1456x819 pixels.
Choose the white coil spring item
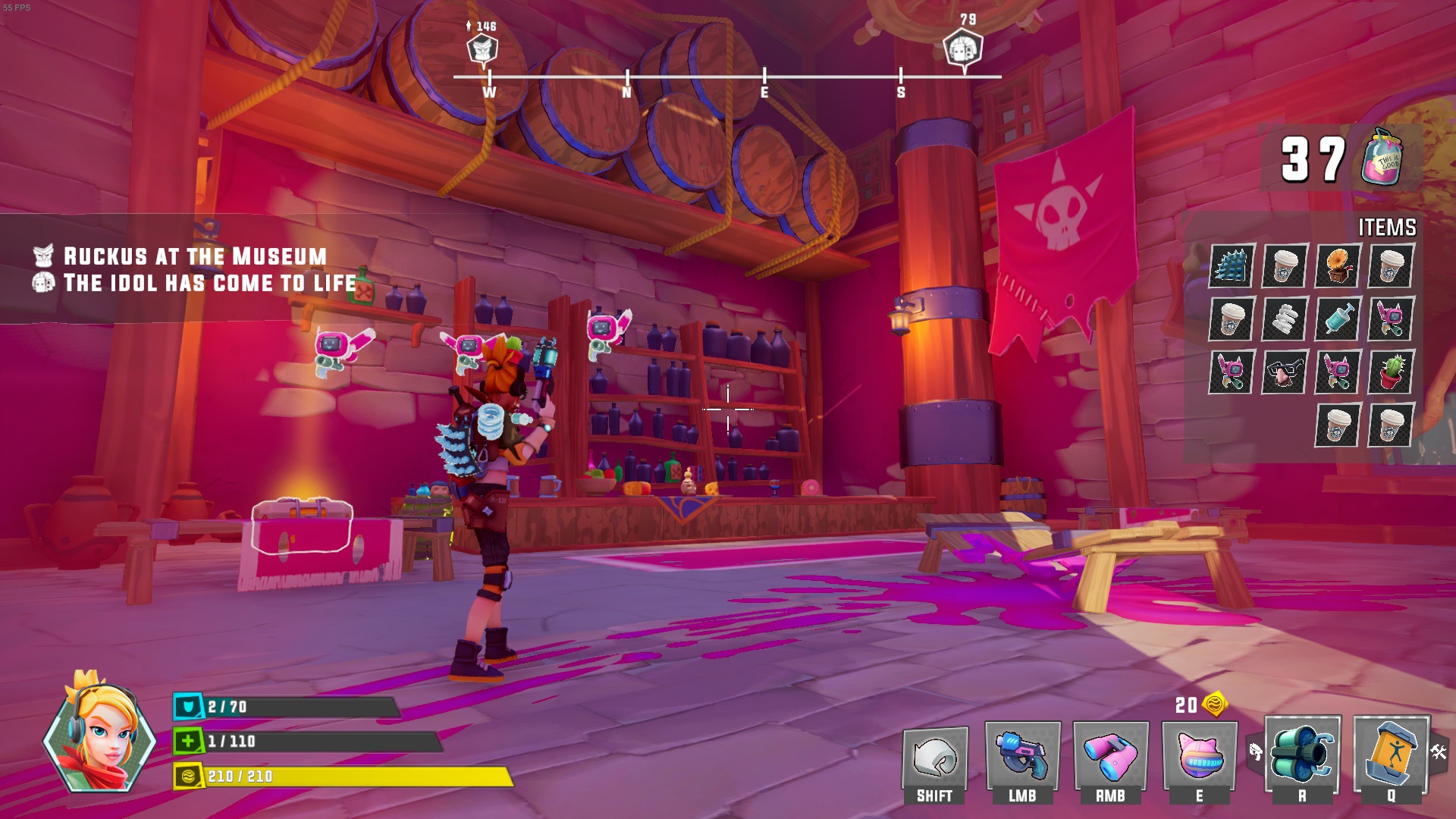pos(1285,319)
